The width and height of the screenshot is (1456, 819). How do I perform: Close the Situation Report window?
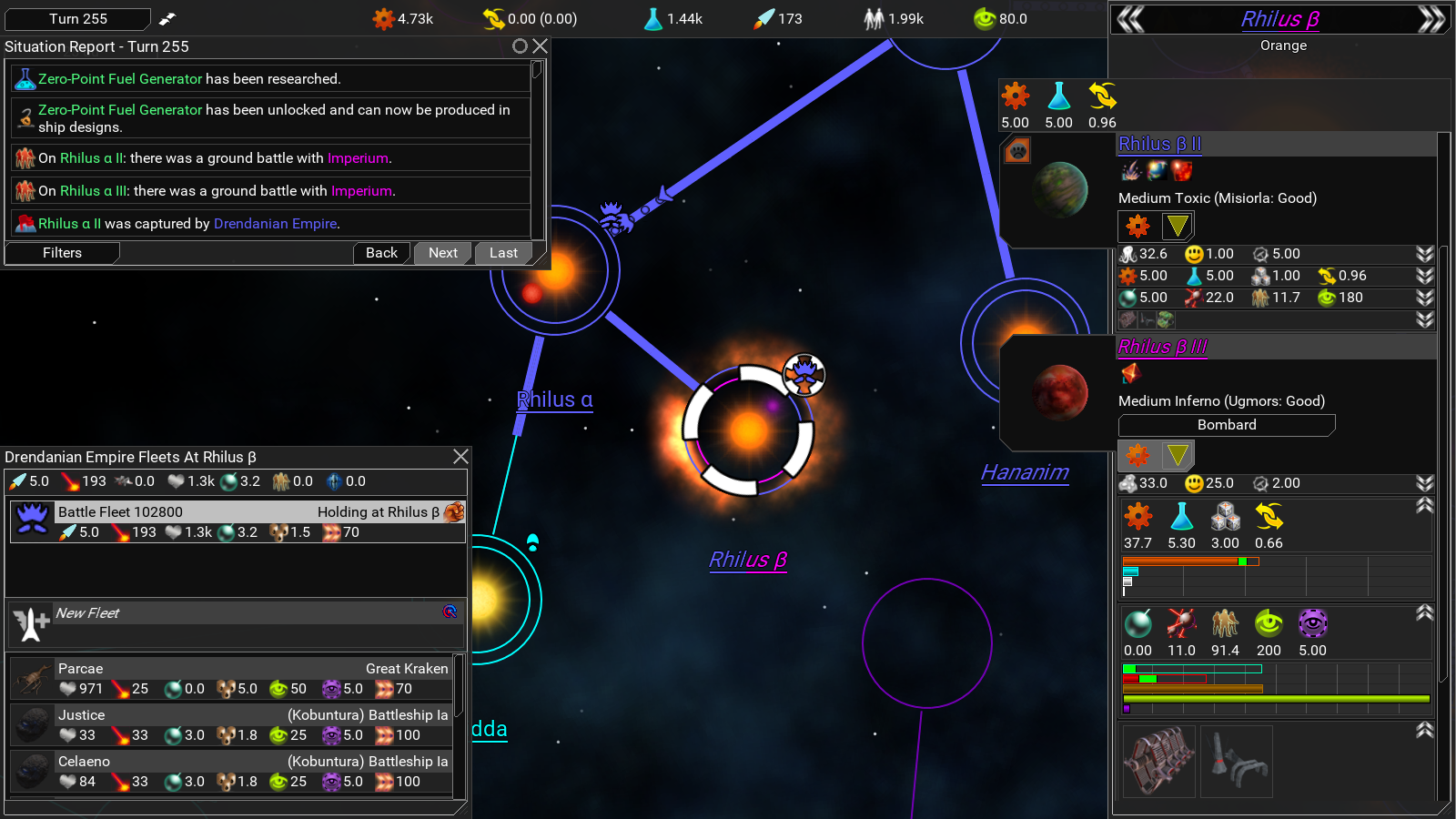point(541,45)
